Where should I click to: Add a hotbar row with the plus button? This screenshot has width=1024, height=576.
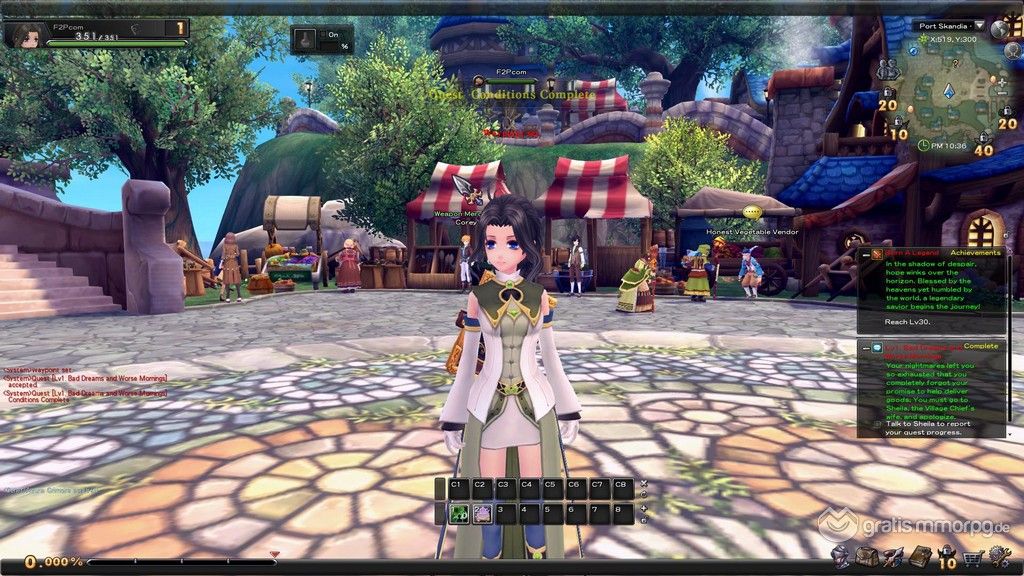(643, 507)
